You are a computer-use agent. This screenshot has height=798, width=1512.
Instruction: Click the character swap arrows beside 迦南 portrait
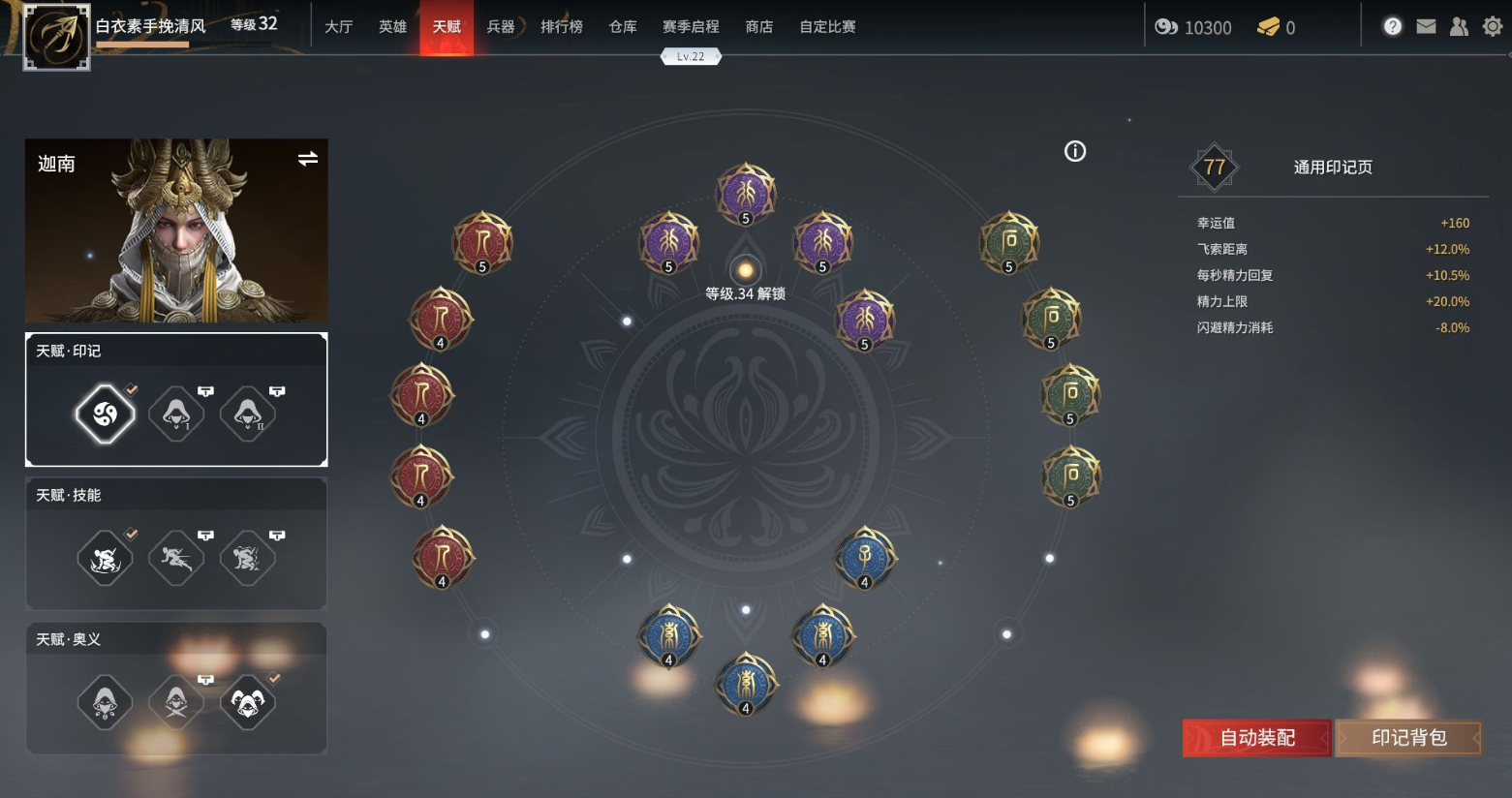(x=306, y=160)
